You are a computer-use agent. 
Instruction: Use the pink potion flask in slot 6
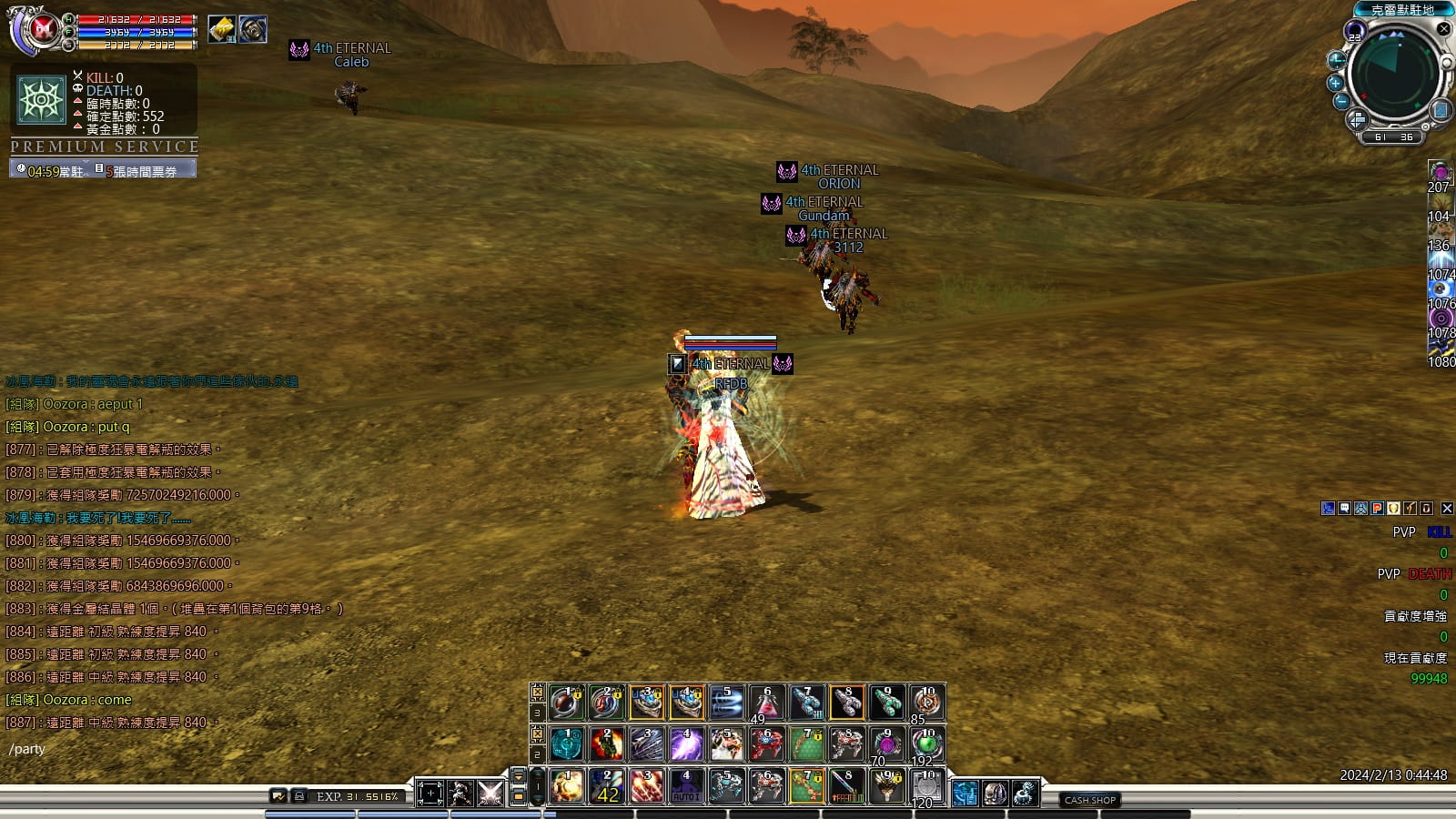coord(767,703)
